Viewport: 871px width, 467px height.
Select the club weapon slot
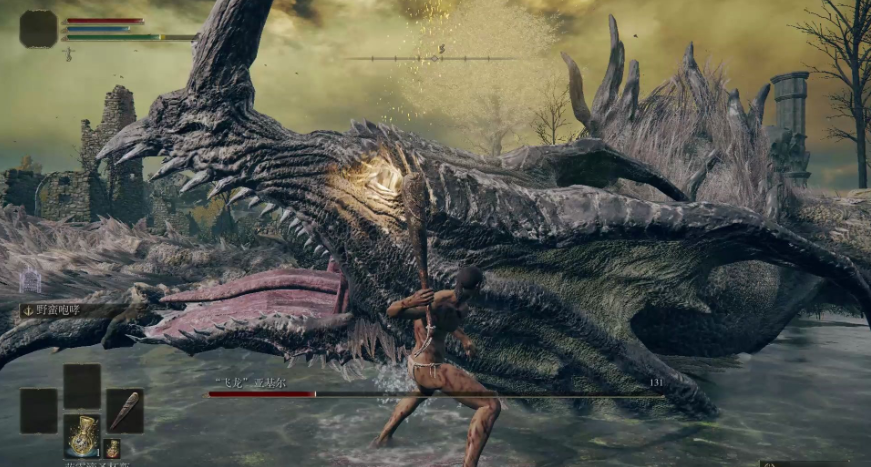click(125, 410)
